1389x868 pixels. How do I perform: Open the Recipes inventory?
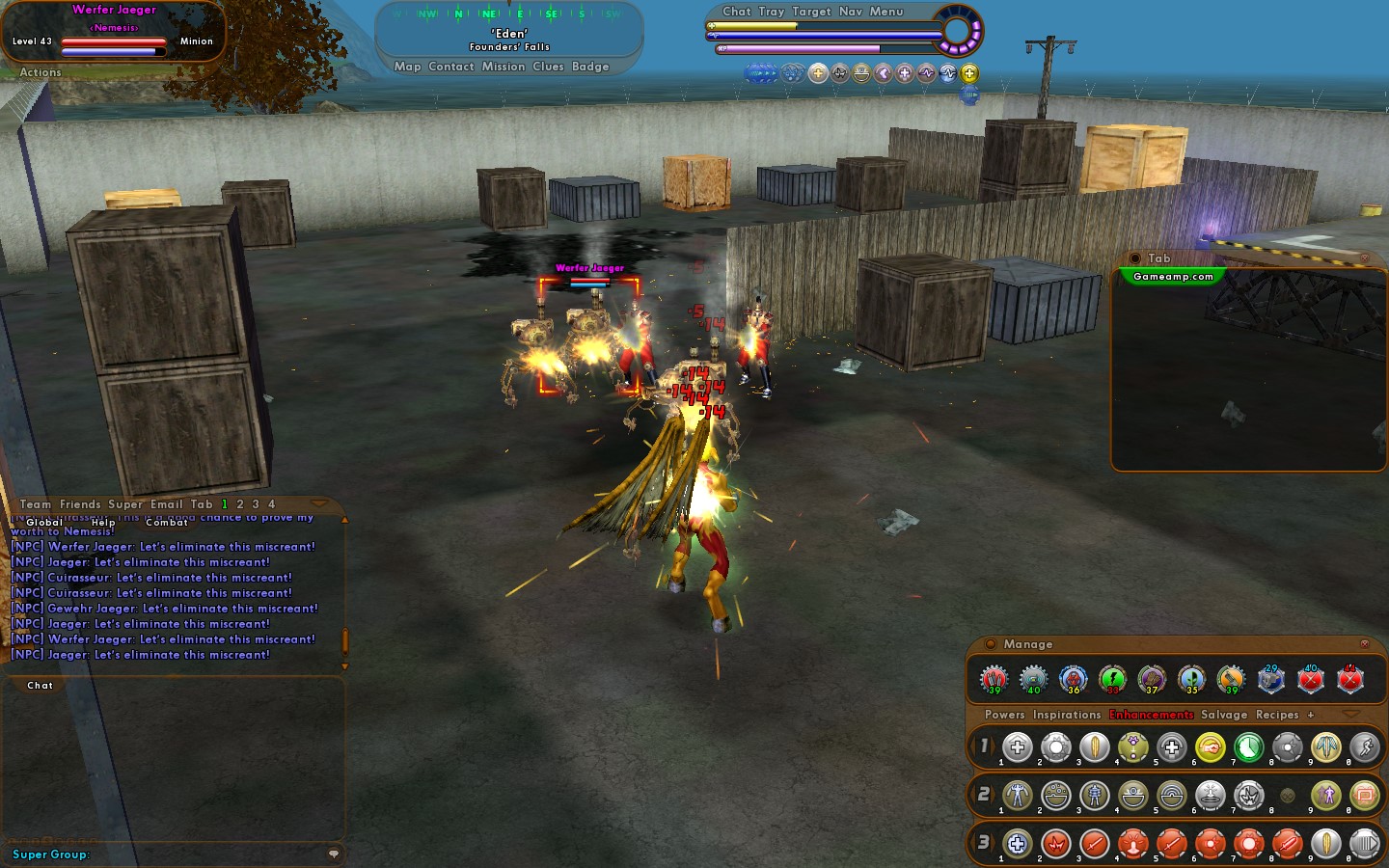1277,715
